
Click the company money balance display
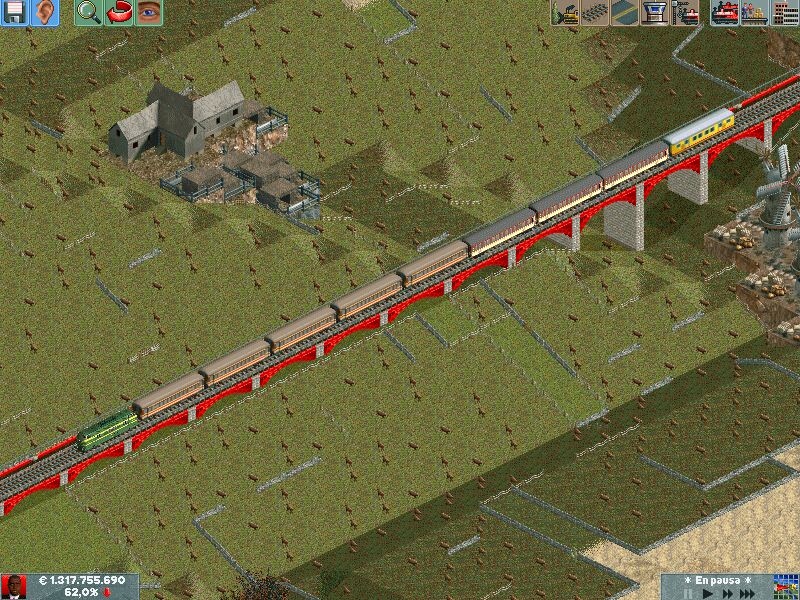82,581
